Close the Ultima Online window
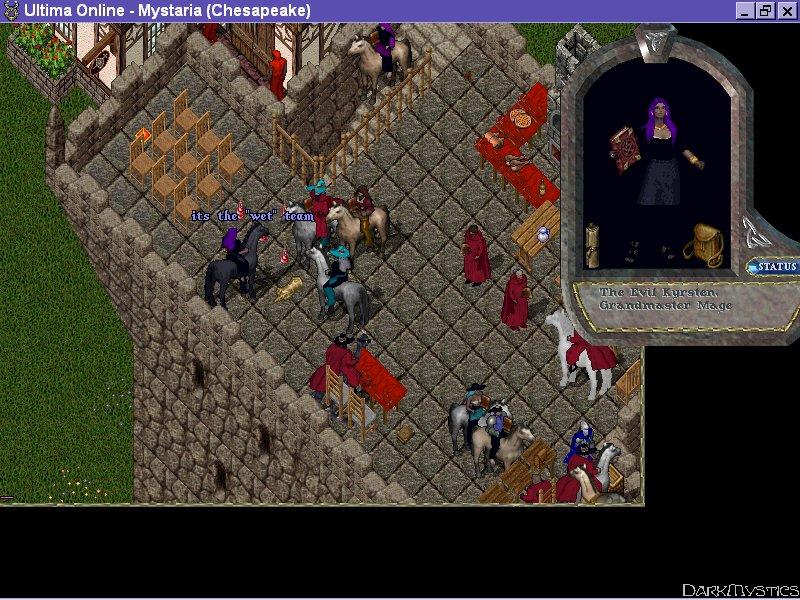800x600 pixels. 786,10
